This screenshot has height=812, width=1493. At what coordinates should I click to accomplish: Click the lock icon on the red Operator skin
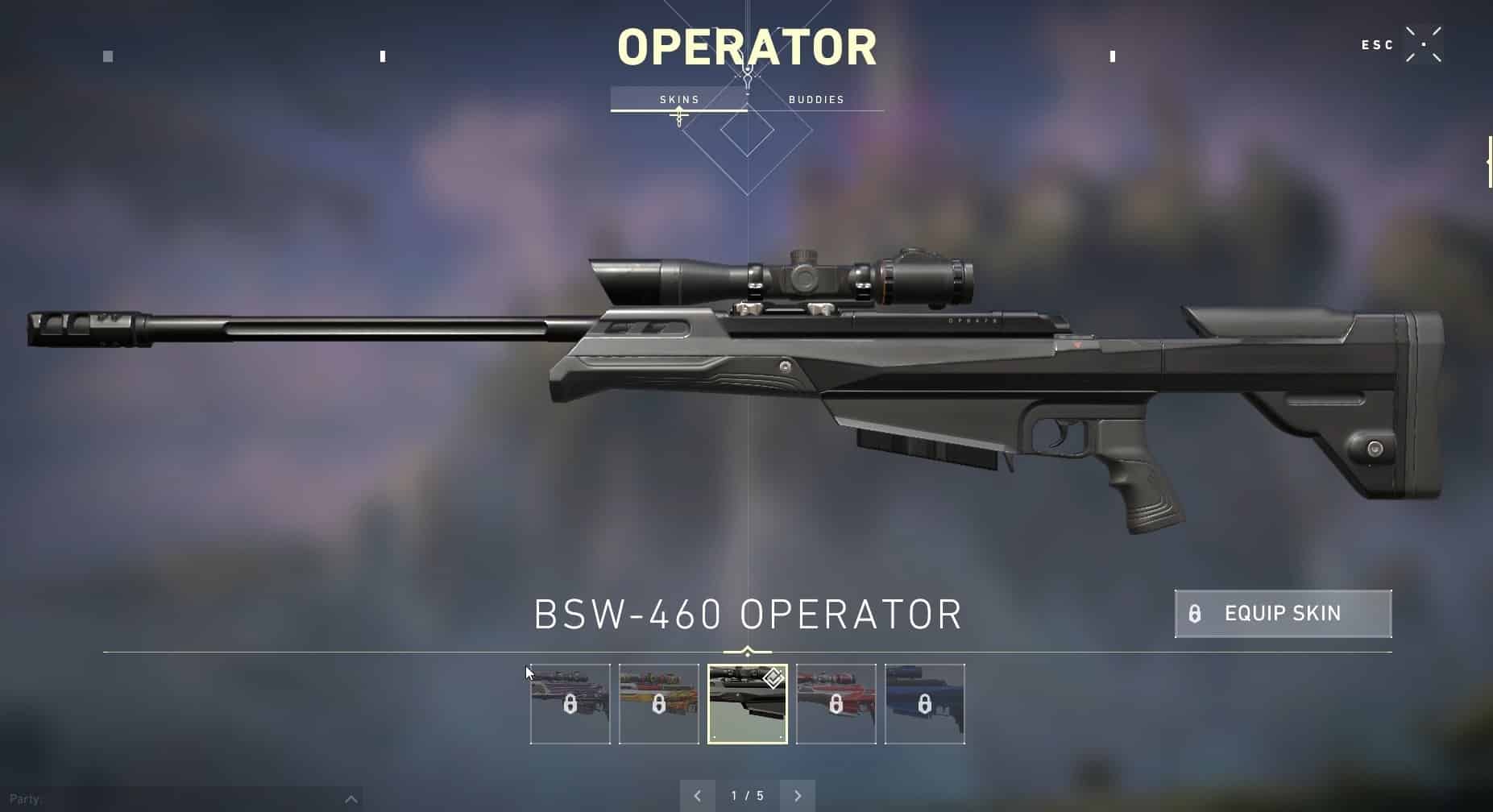point(836,702)
